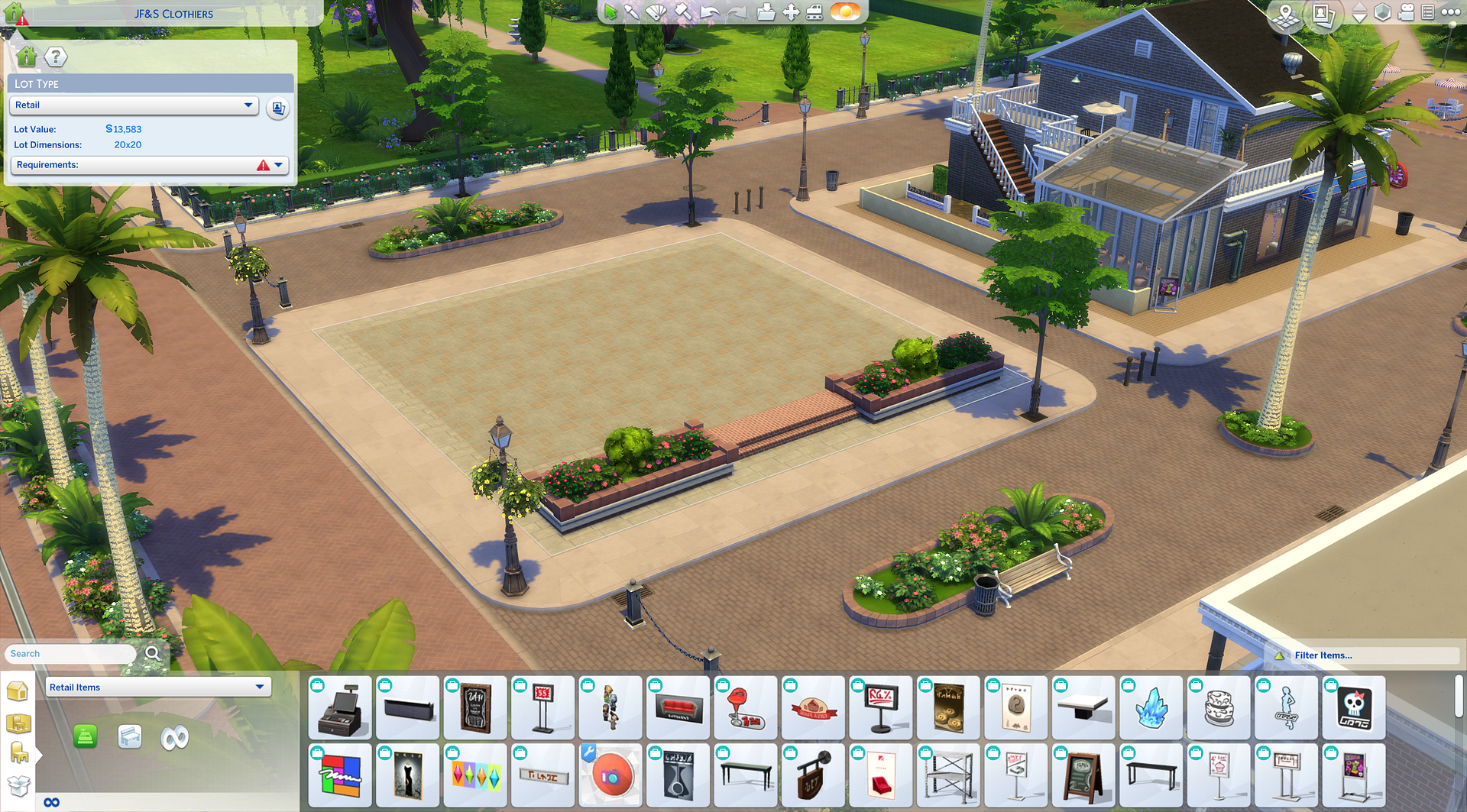Image resolution: width=1467 pixels, height=812 pixels.
Task: Open the Gallery photos icon
Action: coord(1323,15)
